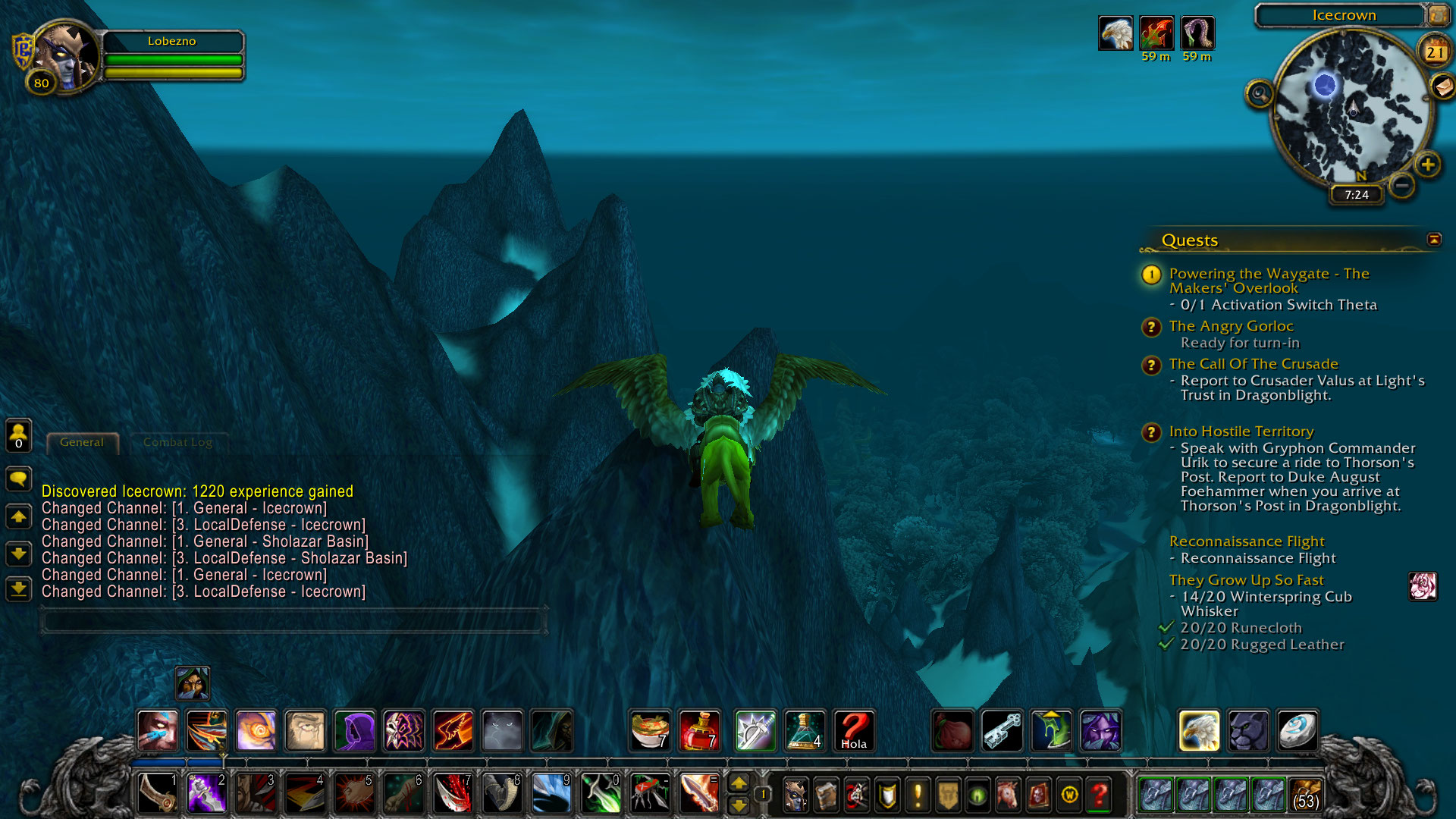
Task: Click the Hola macro button
Action: pyautogui.click(x=854, y=731)
